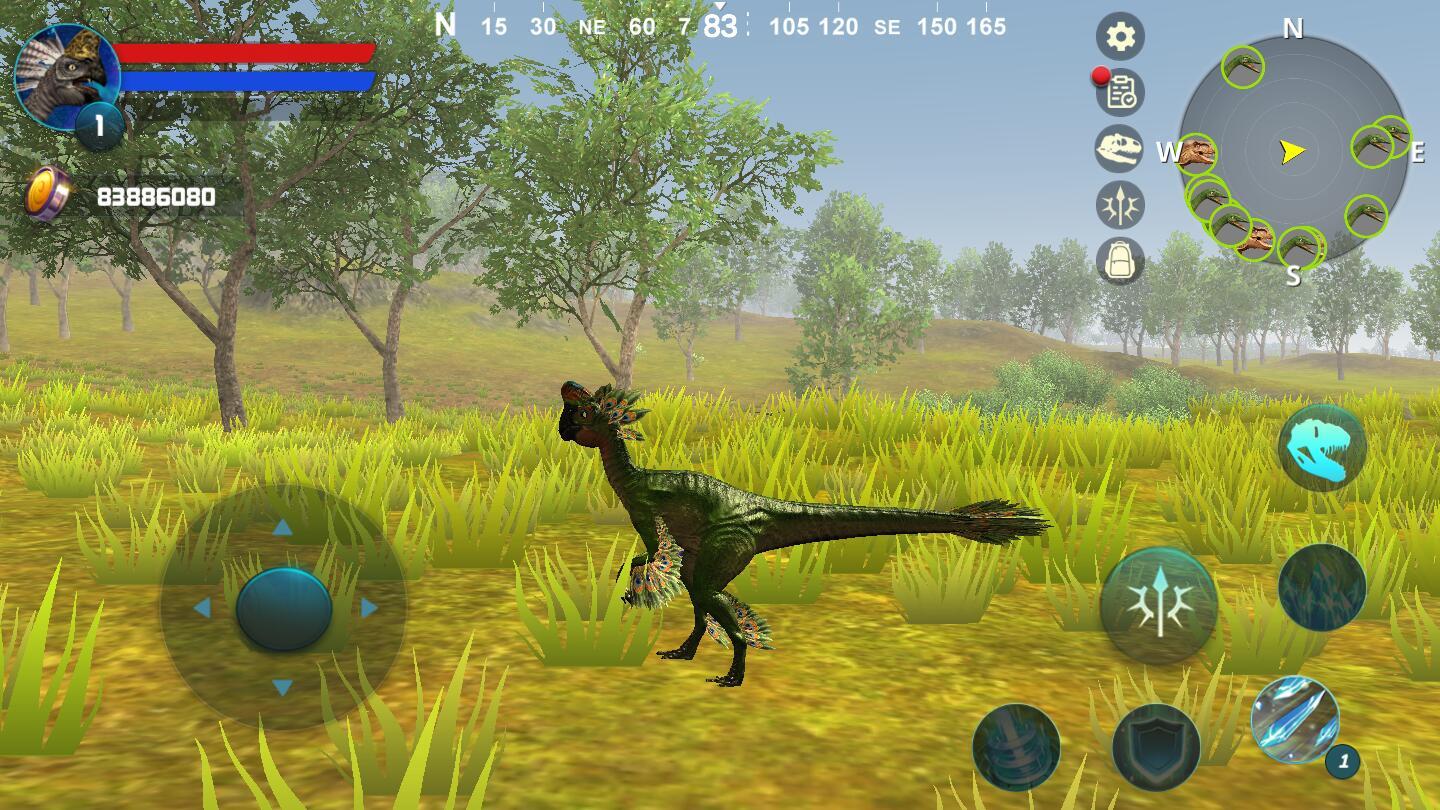This screenshot has height=810, width=1440.
Task: Click the joystick's up arrow
Action: point(283,528)
